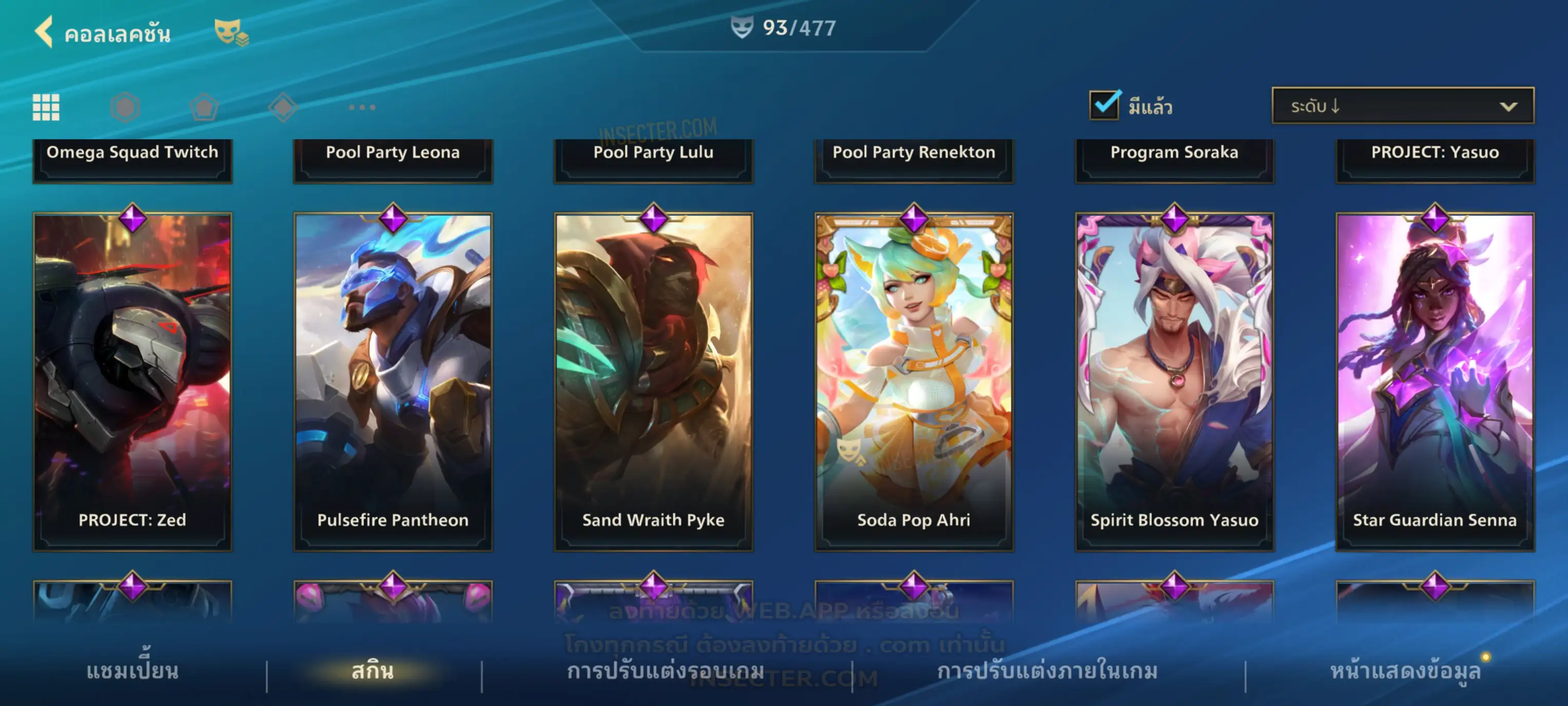Screen dimensions: 1568x706
Task: Open the gold mask skin icon
Action: pyautogui.click(x=231, y=32)
